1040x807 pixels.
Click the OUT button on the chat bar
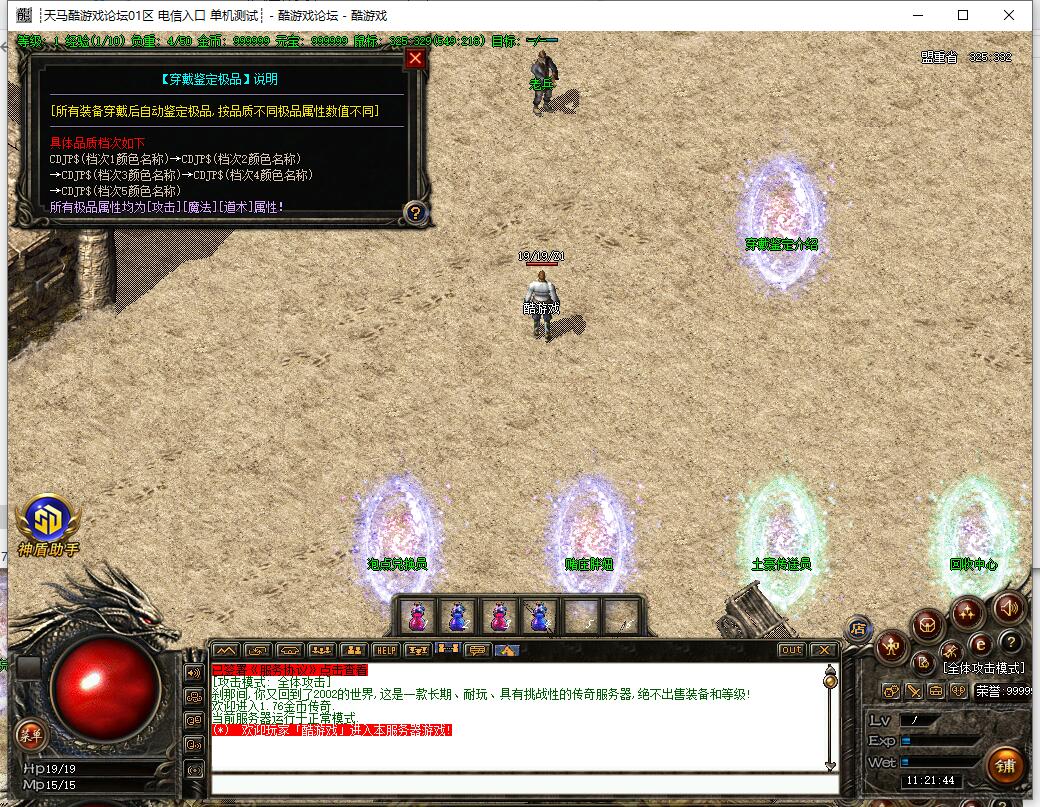click(791, 650)
